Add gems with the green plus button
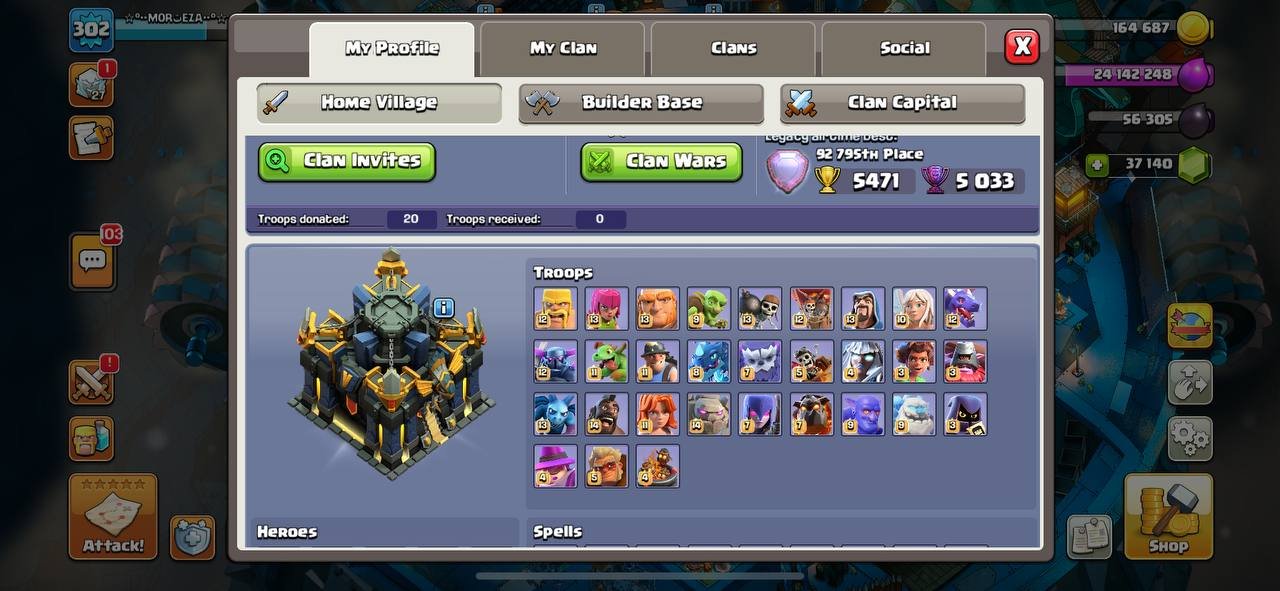Viewport: 1280px width, 591px height. [1098, 165]
